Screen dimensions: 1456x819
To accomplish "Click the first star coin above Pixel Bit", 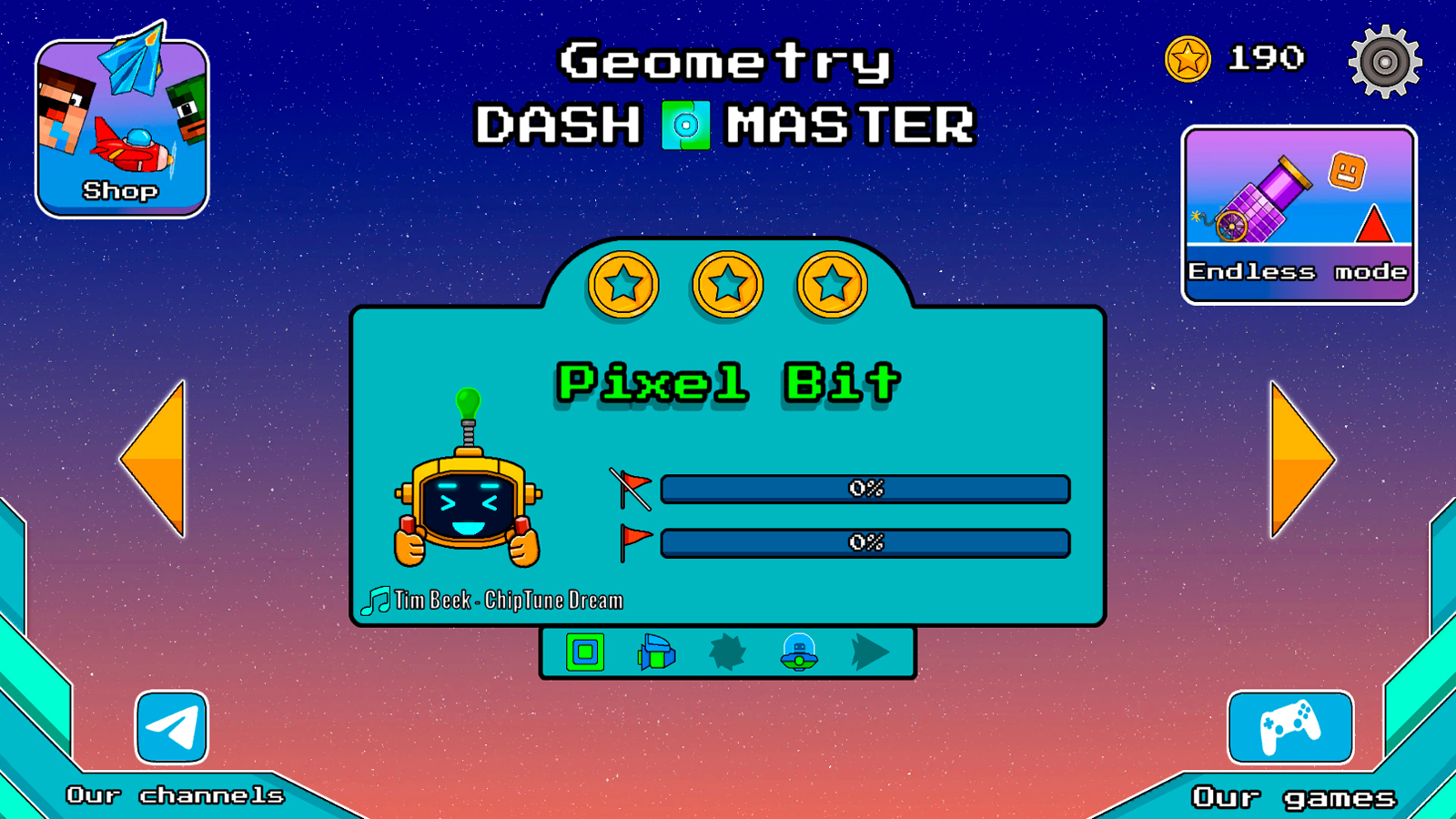I will pos(623,284).
